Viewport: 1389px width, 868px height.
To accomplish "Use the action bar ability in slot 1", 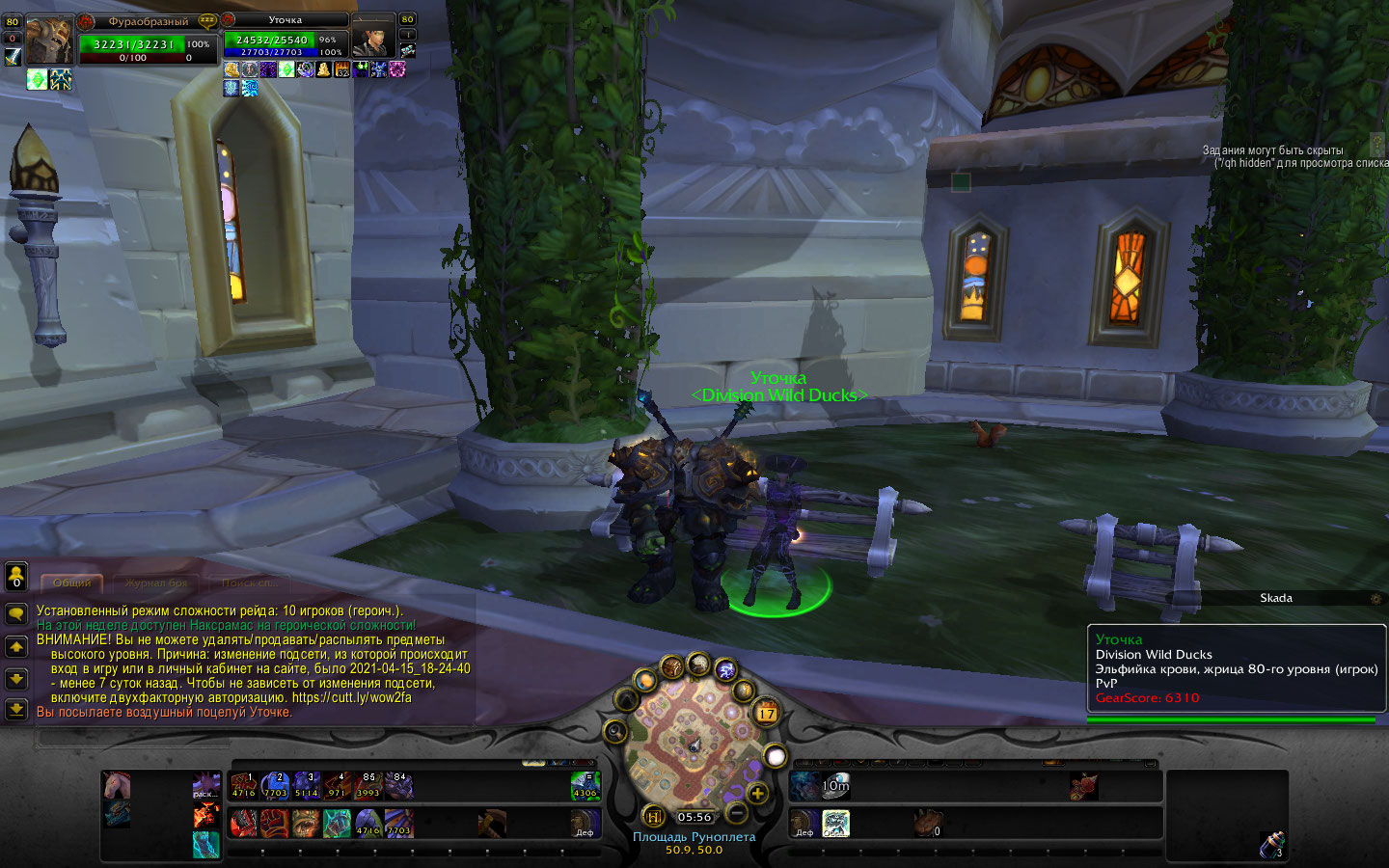I will (244, 786).
